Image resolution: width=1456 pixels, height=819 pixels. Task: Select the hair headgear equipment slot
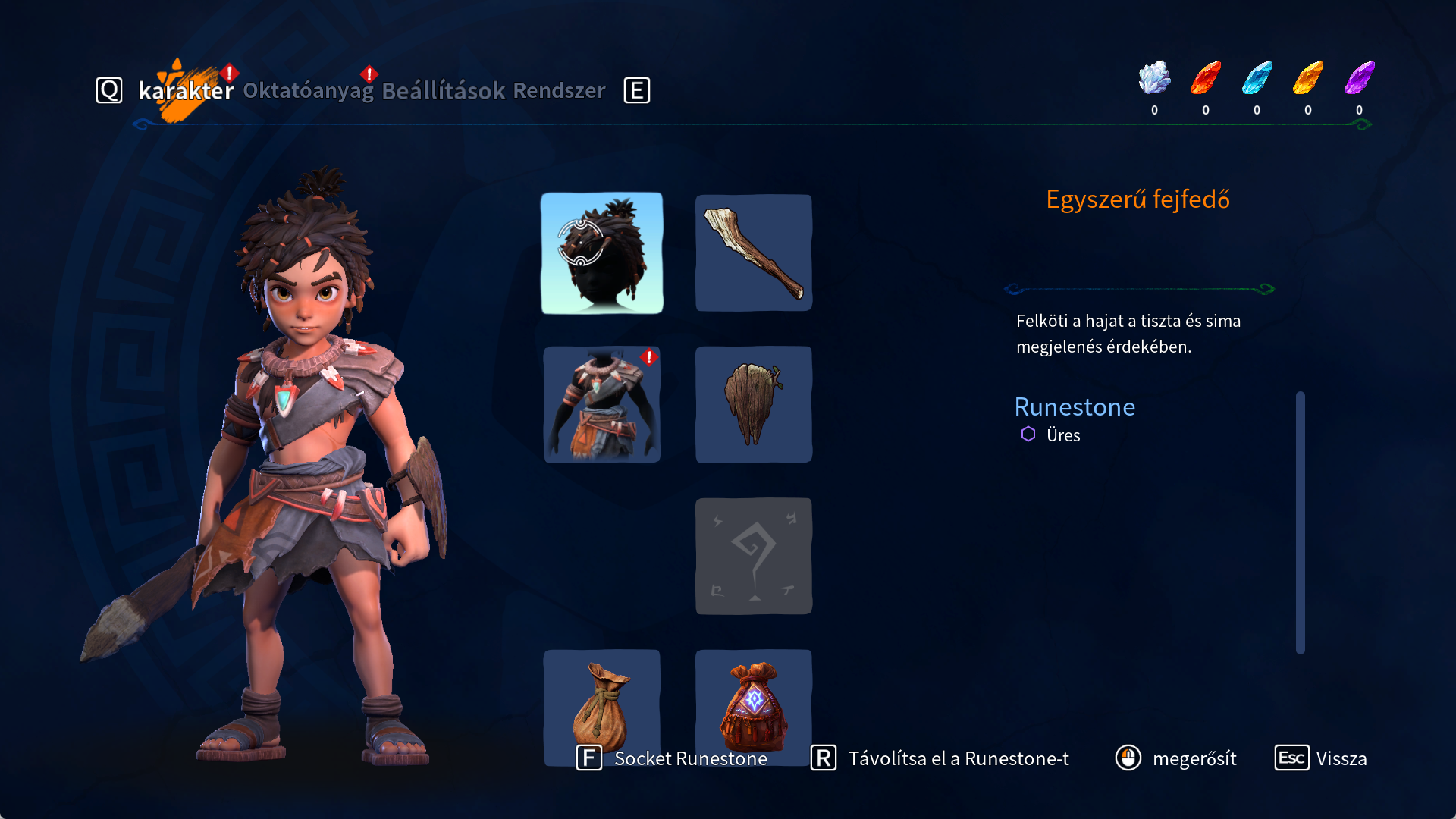point(601,253)
